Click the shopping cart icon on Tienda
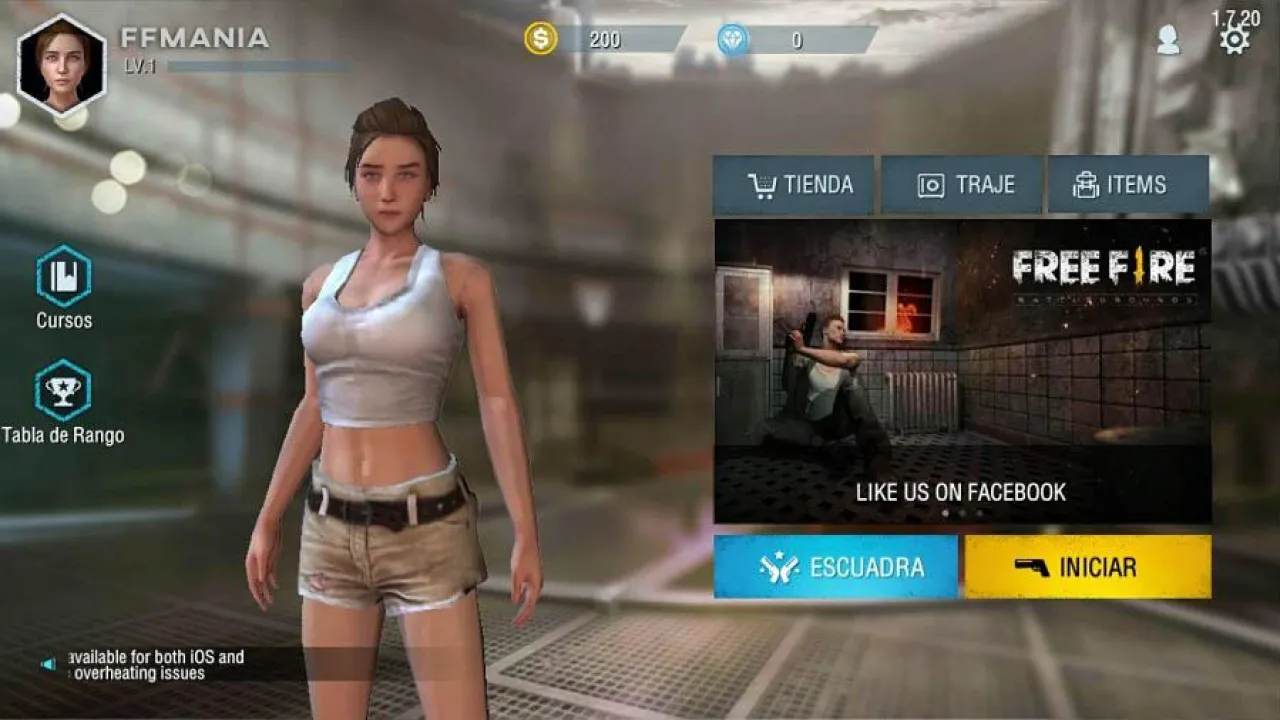Screen dimensions: 1280x720 (x=761, y=184)
